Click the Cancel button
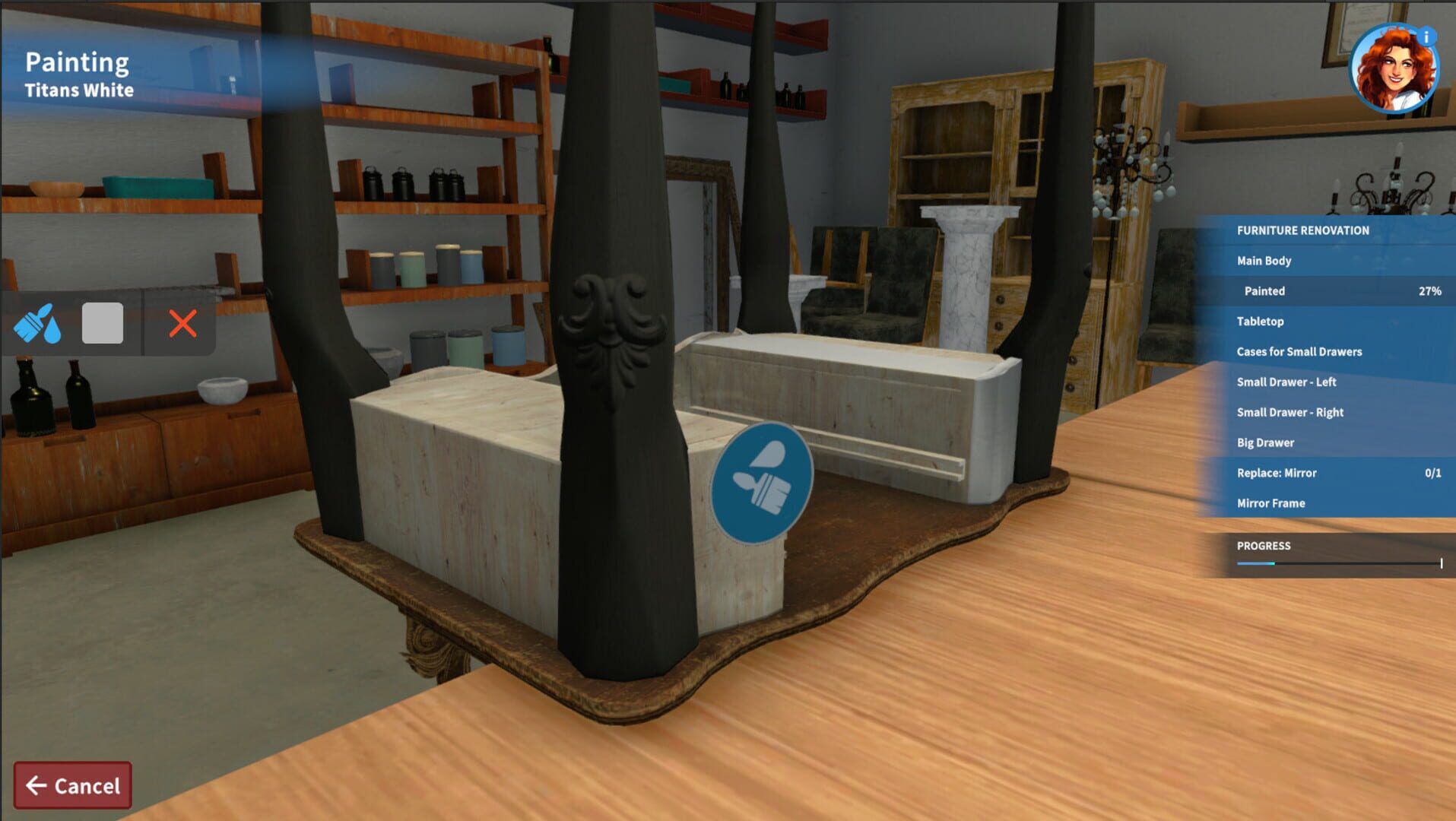Viewport: 1456px width, 821px height. (74, 785)
